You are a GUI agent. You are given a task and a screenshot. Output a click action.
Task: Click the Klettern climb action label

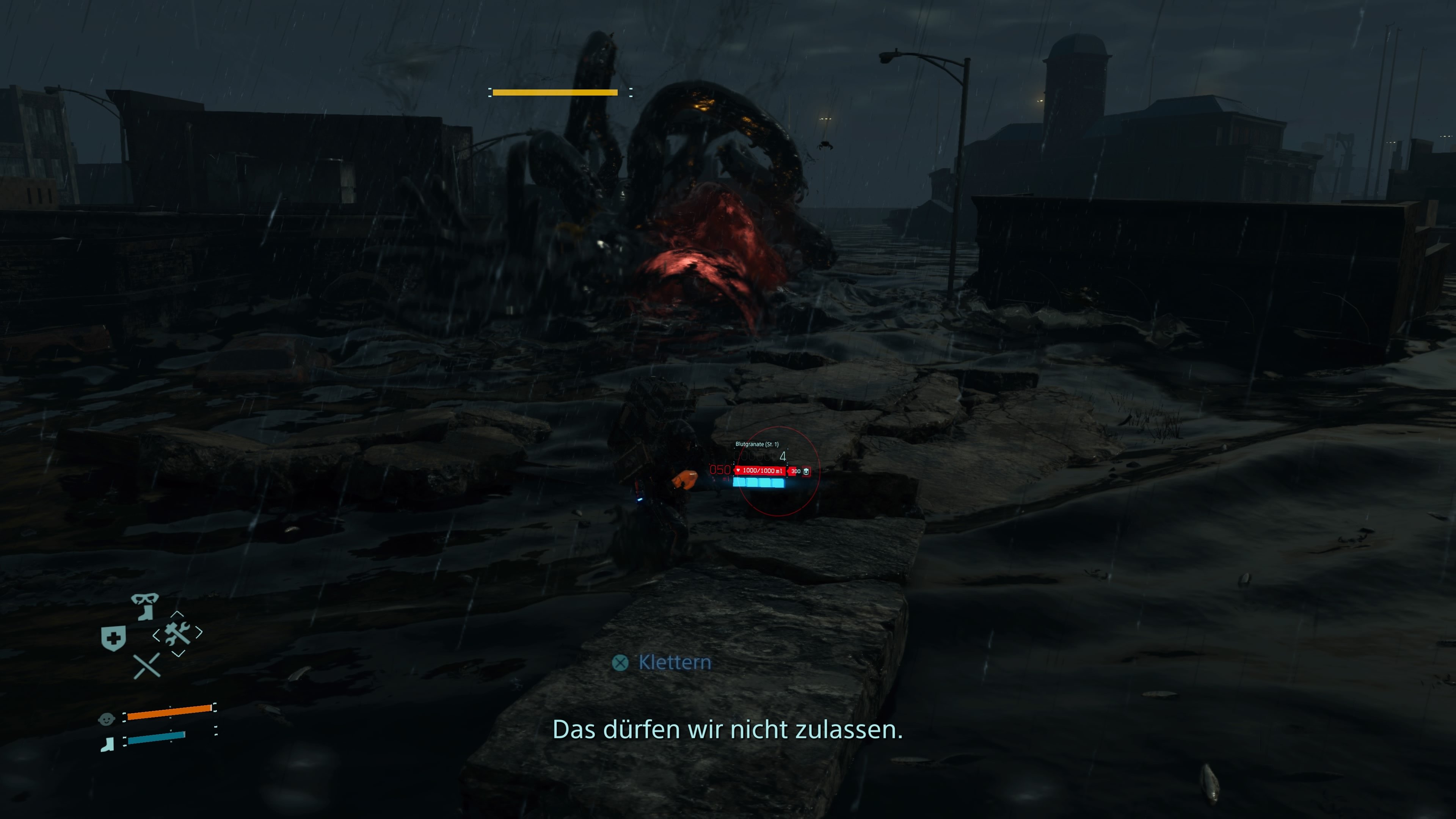(675, 662)
